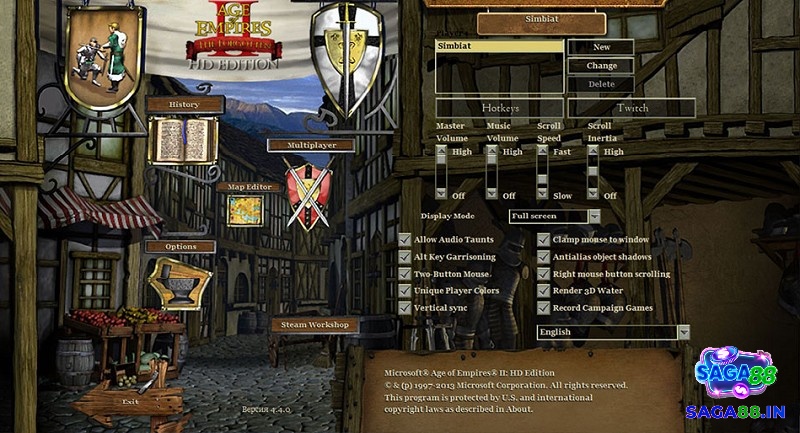Toggle Record Campaign Games

pos(544,308)
